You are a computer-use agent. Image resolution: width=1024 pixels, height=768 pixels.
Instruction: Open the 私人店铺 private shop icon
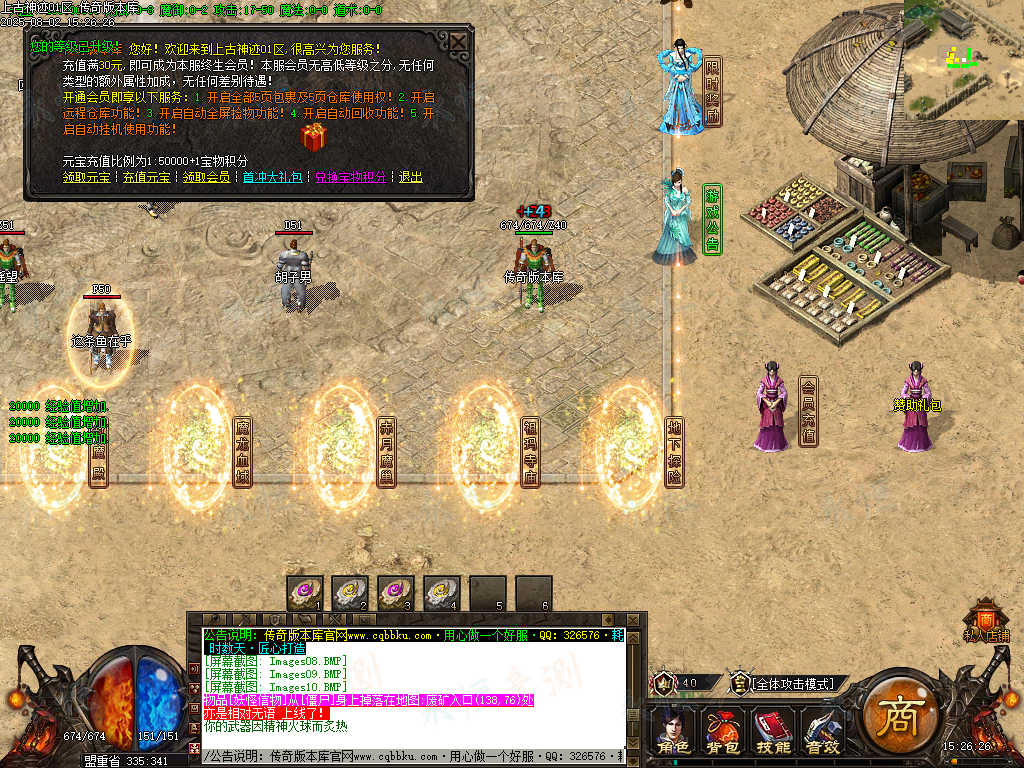point(986,618)
